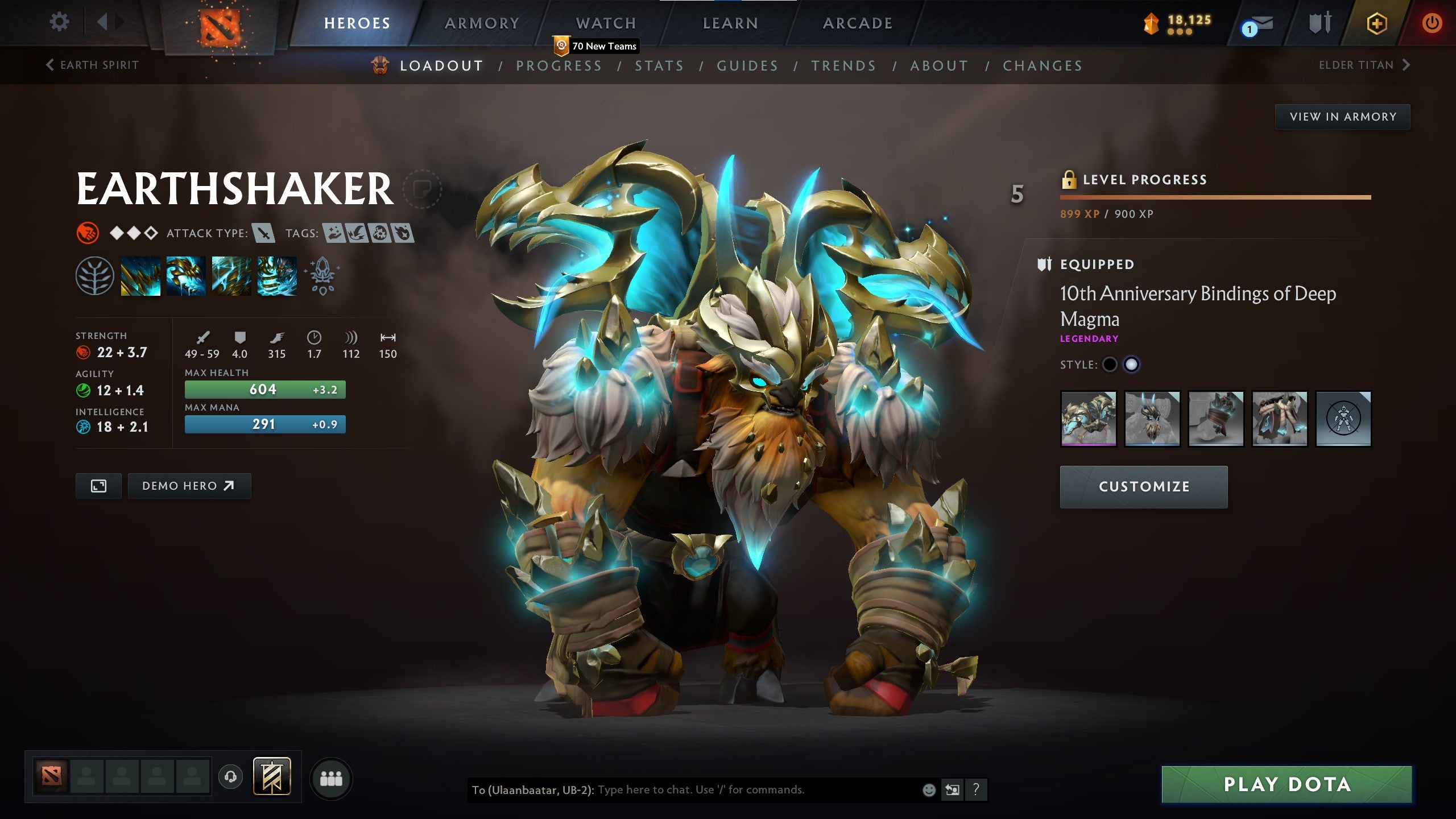Start matchmaking with Play Dota
The height and width of the screenshot is (819, 1456).
coord(1287,784)
